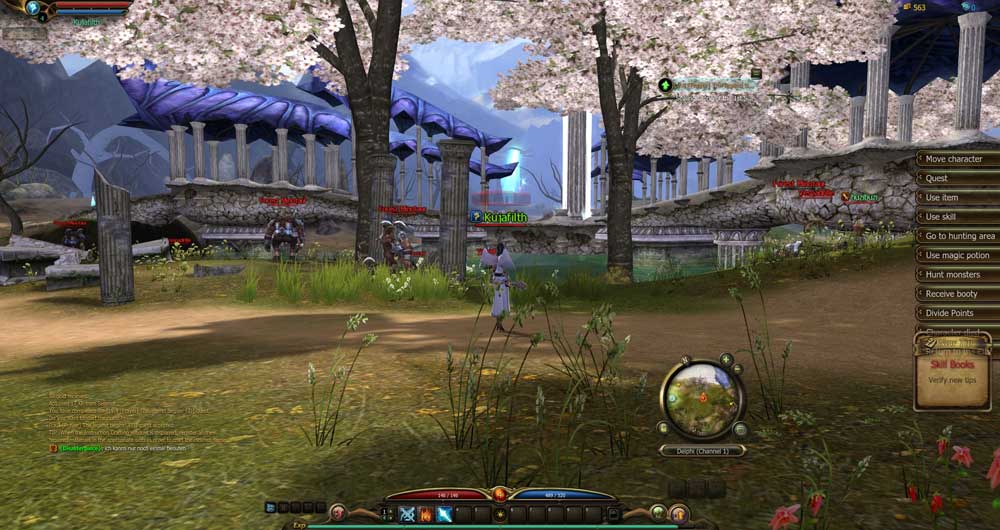
Task: Open the green round menu button
Action: click(656, 513)
